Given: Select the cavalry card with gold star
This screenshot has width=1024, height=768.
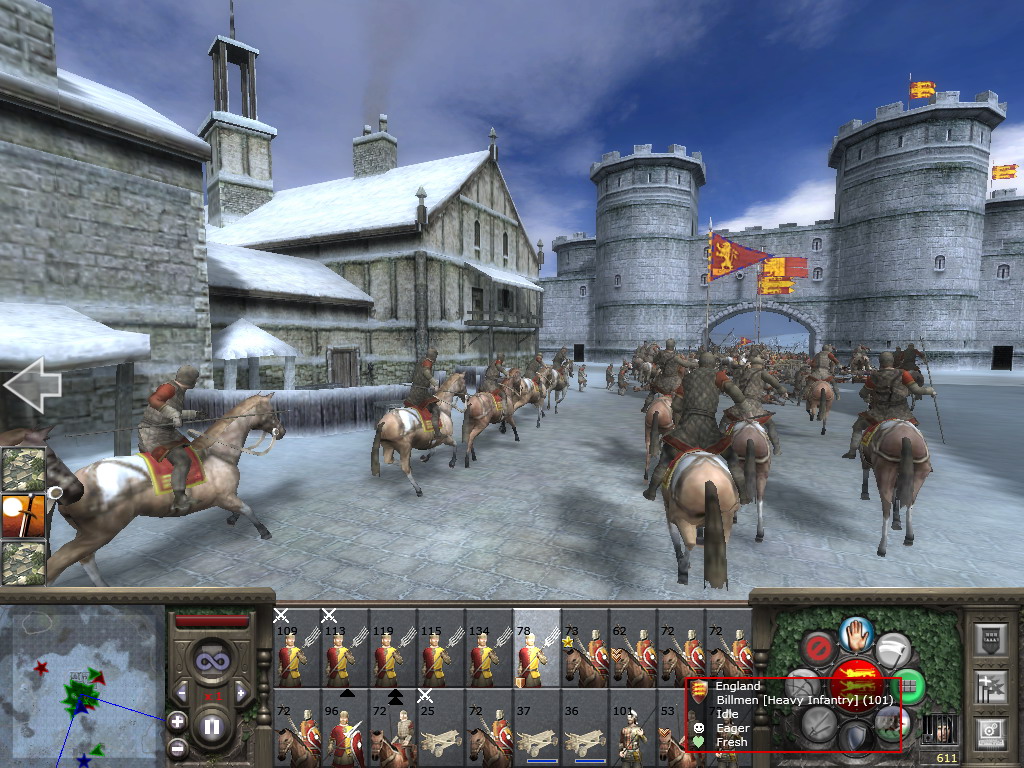Looking at the screenshot, I should tap(584, 650).
